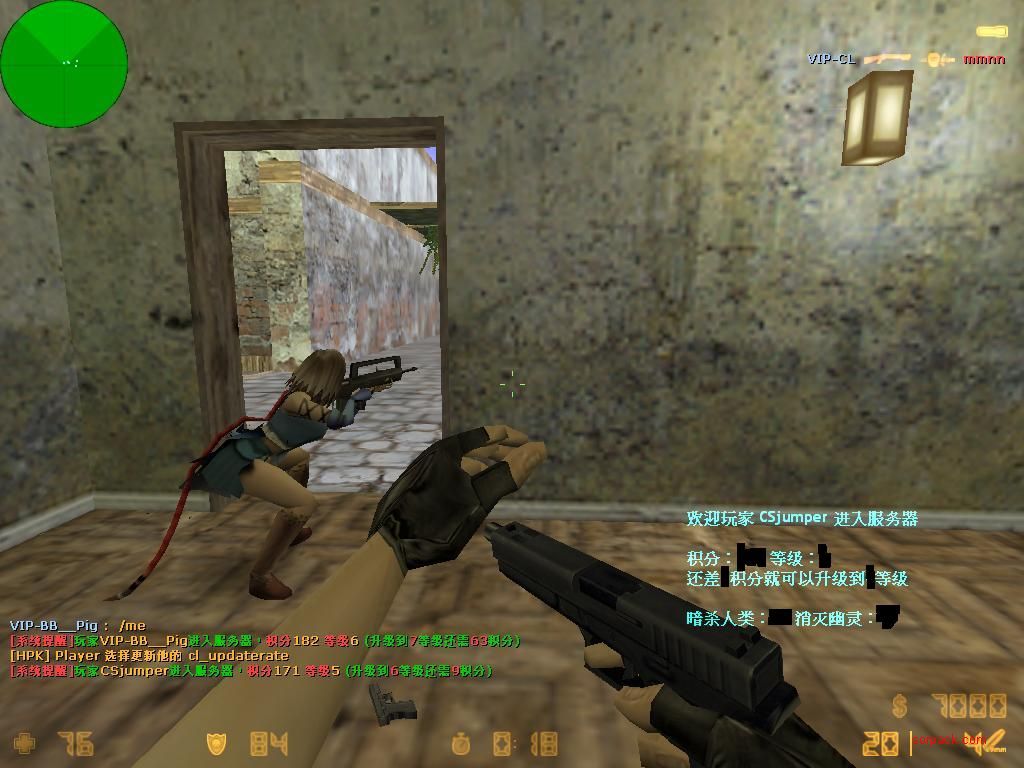The width and height of the screenshot is (1024, 768).
Task: Click the HPK Player cl_updaterate chat message
Action: coord(150,656)
